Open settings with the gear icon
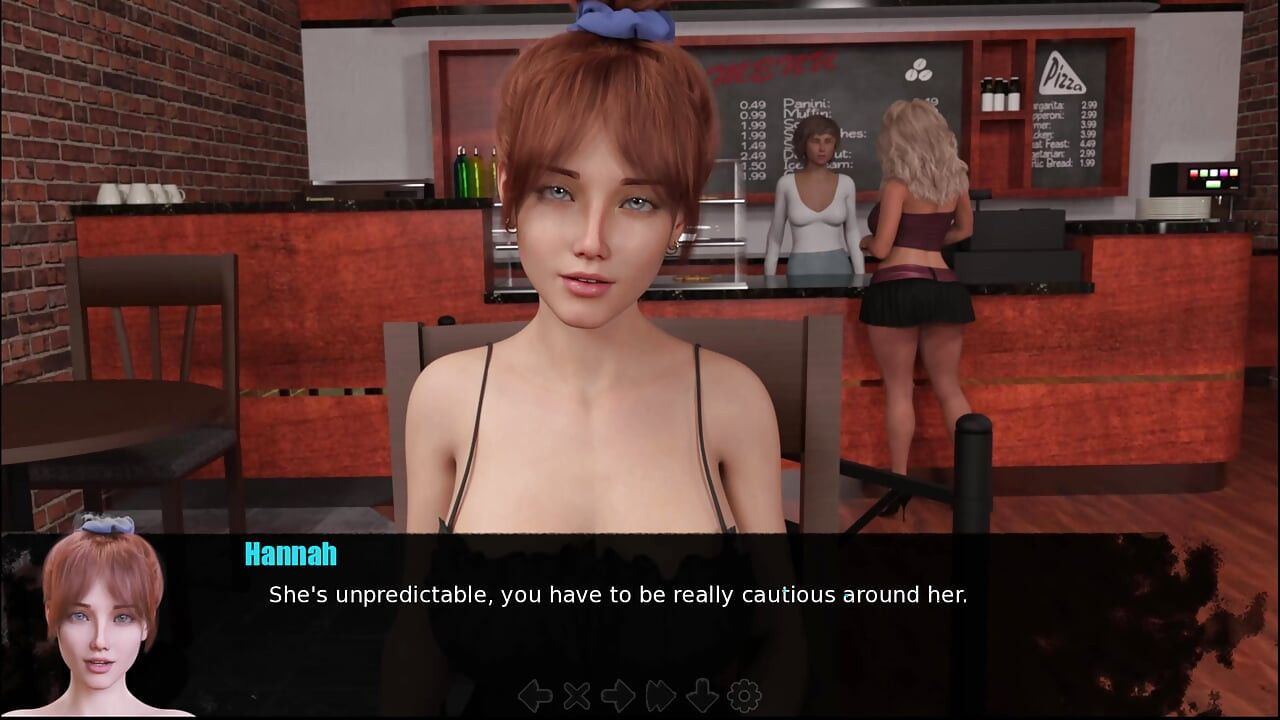1280x720 pixels. [x=744, y=695]
